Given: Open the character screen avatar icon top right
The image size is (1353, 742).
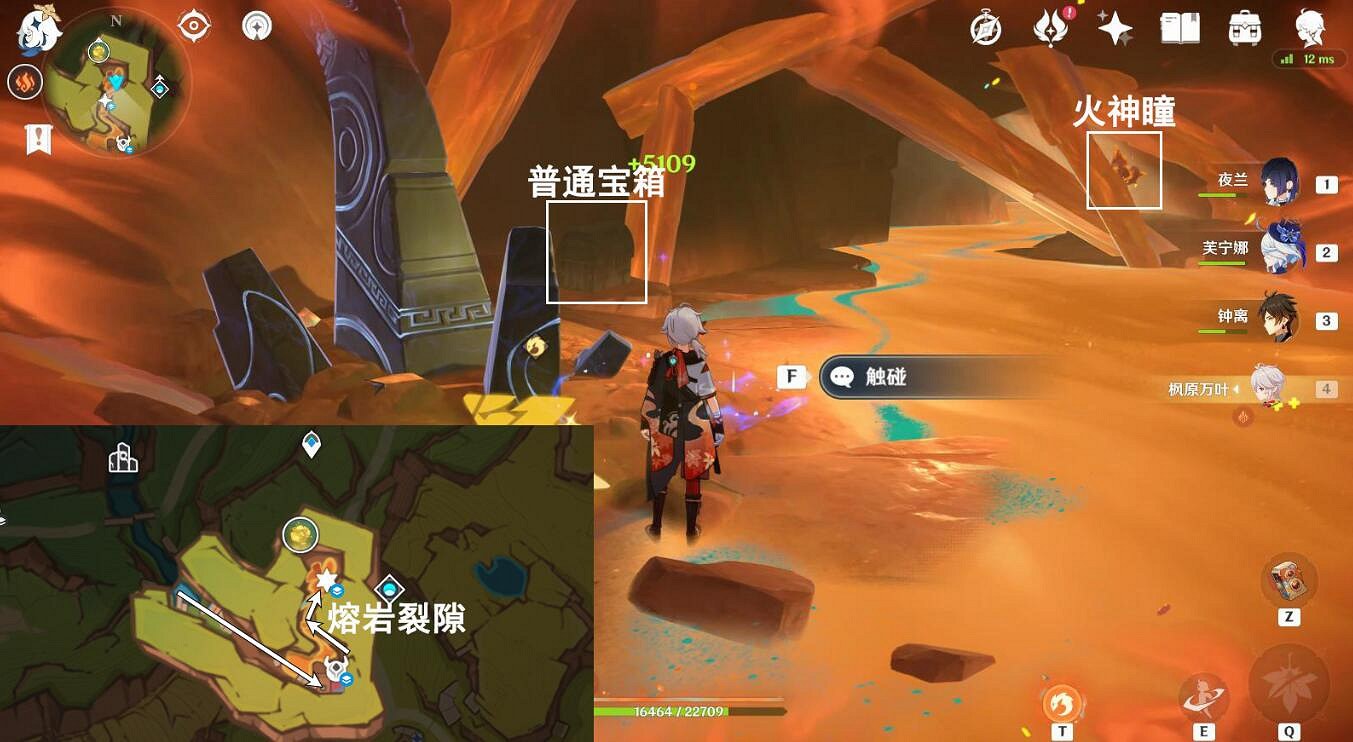Looking at the screenshot, I should [1310, 30].
